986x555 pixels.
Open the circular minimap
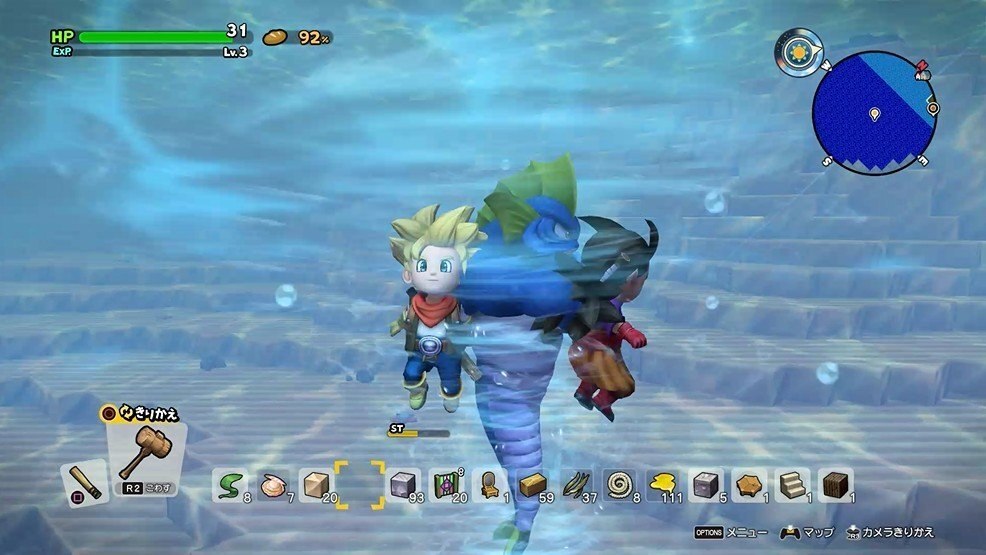point(874,112)
